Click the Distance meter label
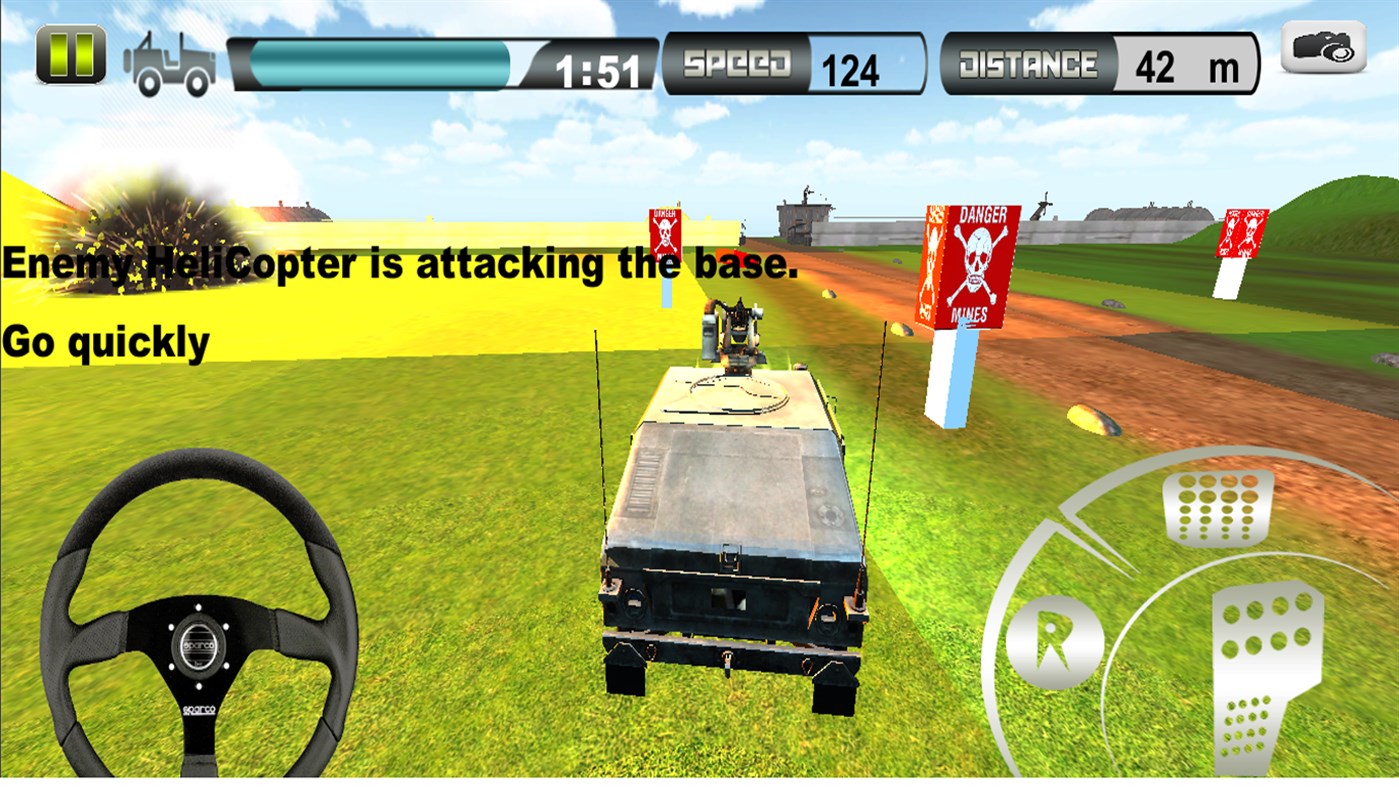The image size is (1399, 787). coord(1032,62)
